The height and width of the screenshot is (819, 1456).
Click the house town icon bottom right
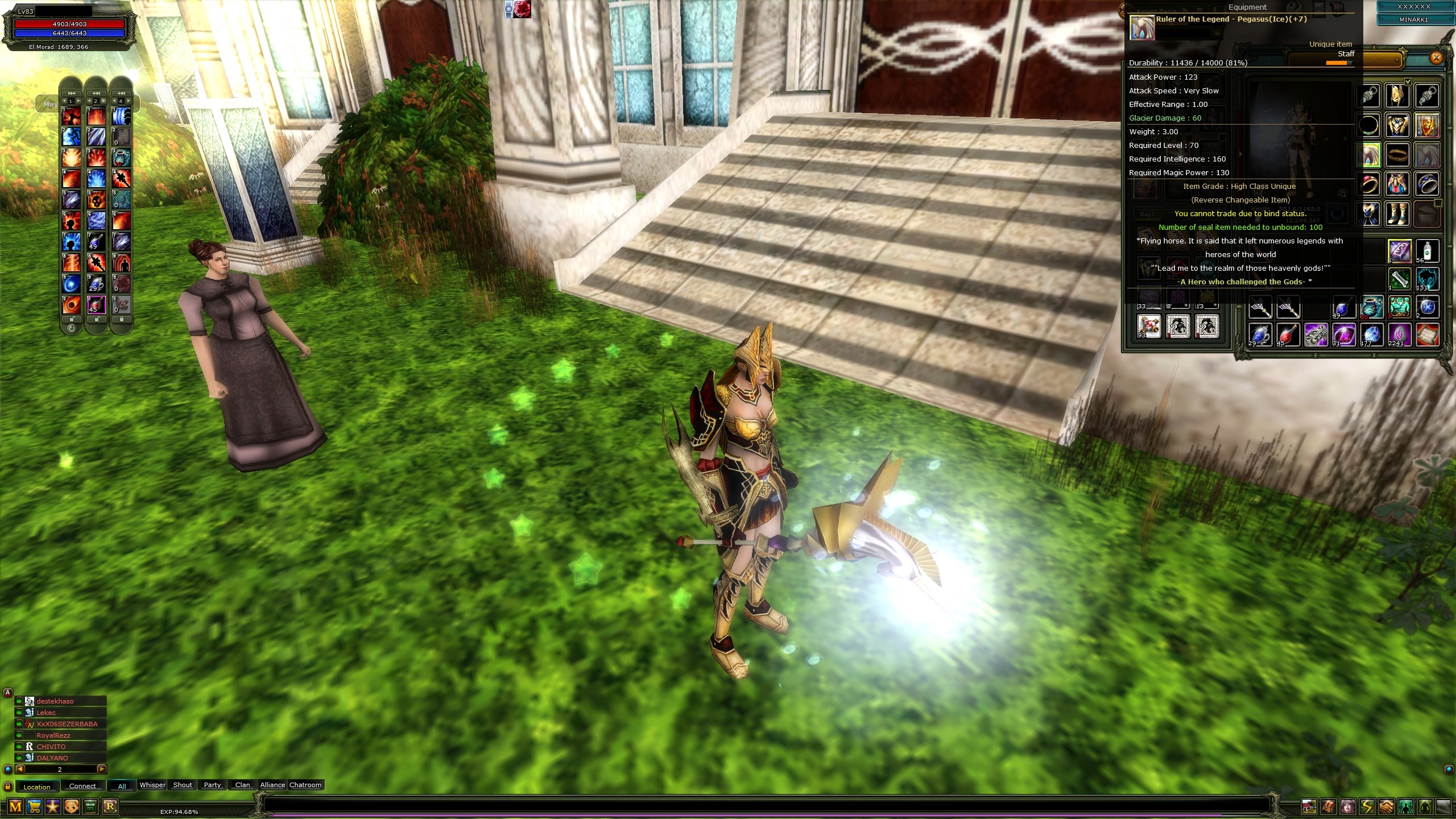(x=1309, y=806)
